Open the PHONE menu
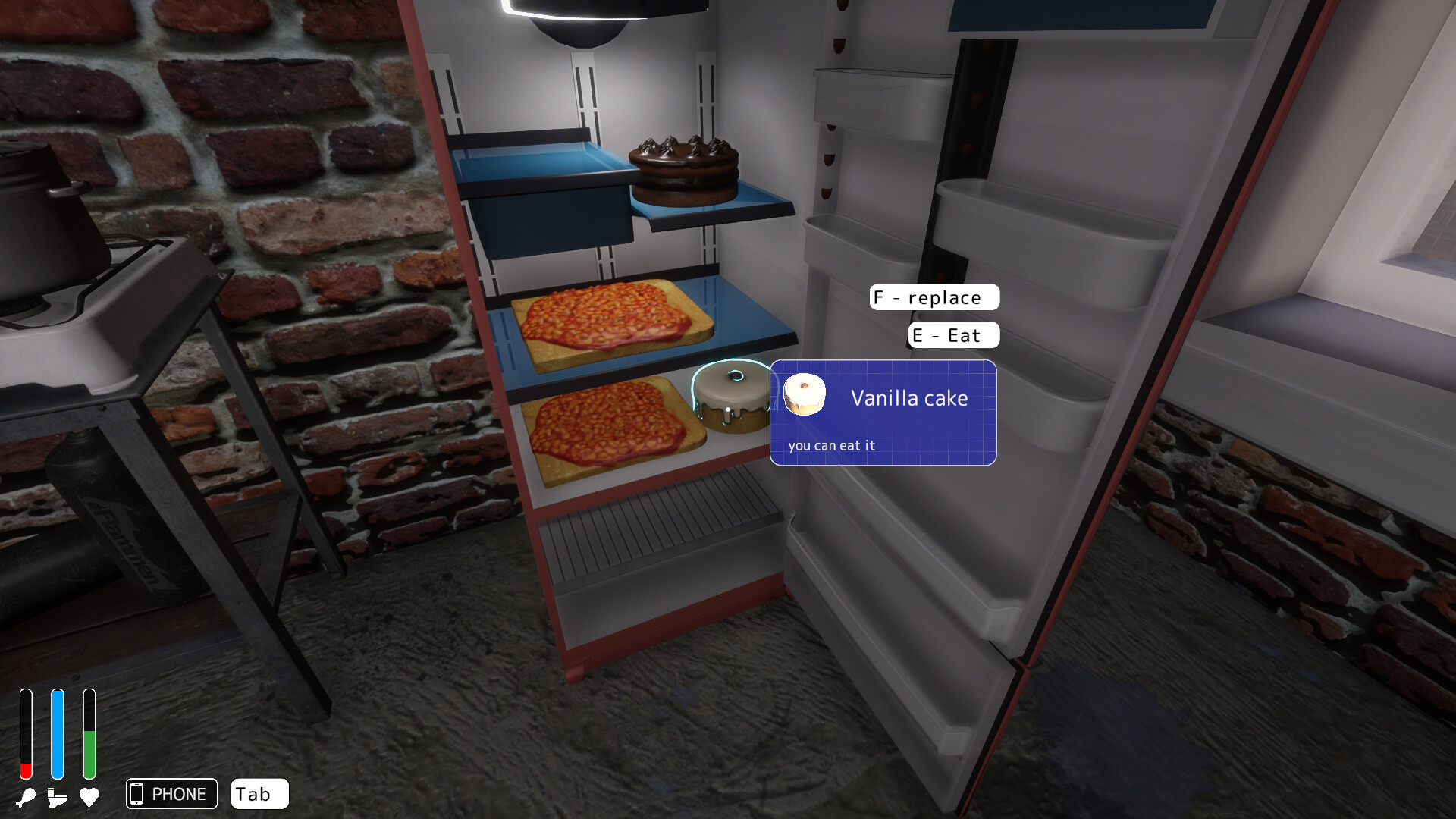This screenshot has height=819, width=1456. (171, 794)
